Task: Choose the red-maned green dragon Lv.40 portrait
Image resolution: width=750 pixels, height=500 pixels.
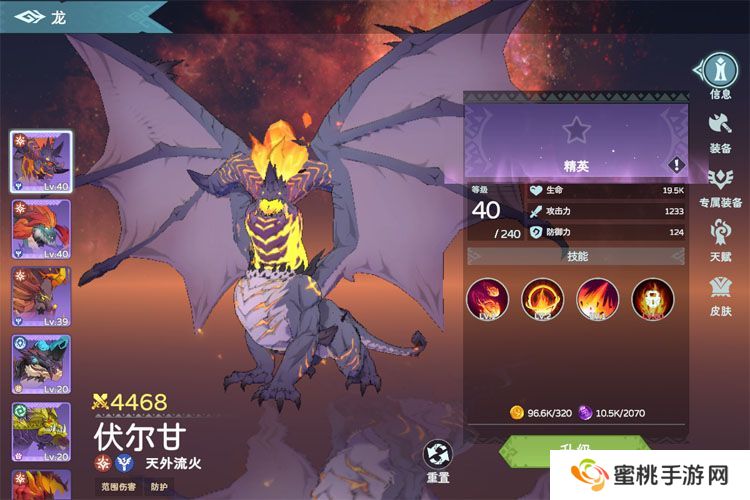Action: [41, 229]
